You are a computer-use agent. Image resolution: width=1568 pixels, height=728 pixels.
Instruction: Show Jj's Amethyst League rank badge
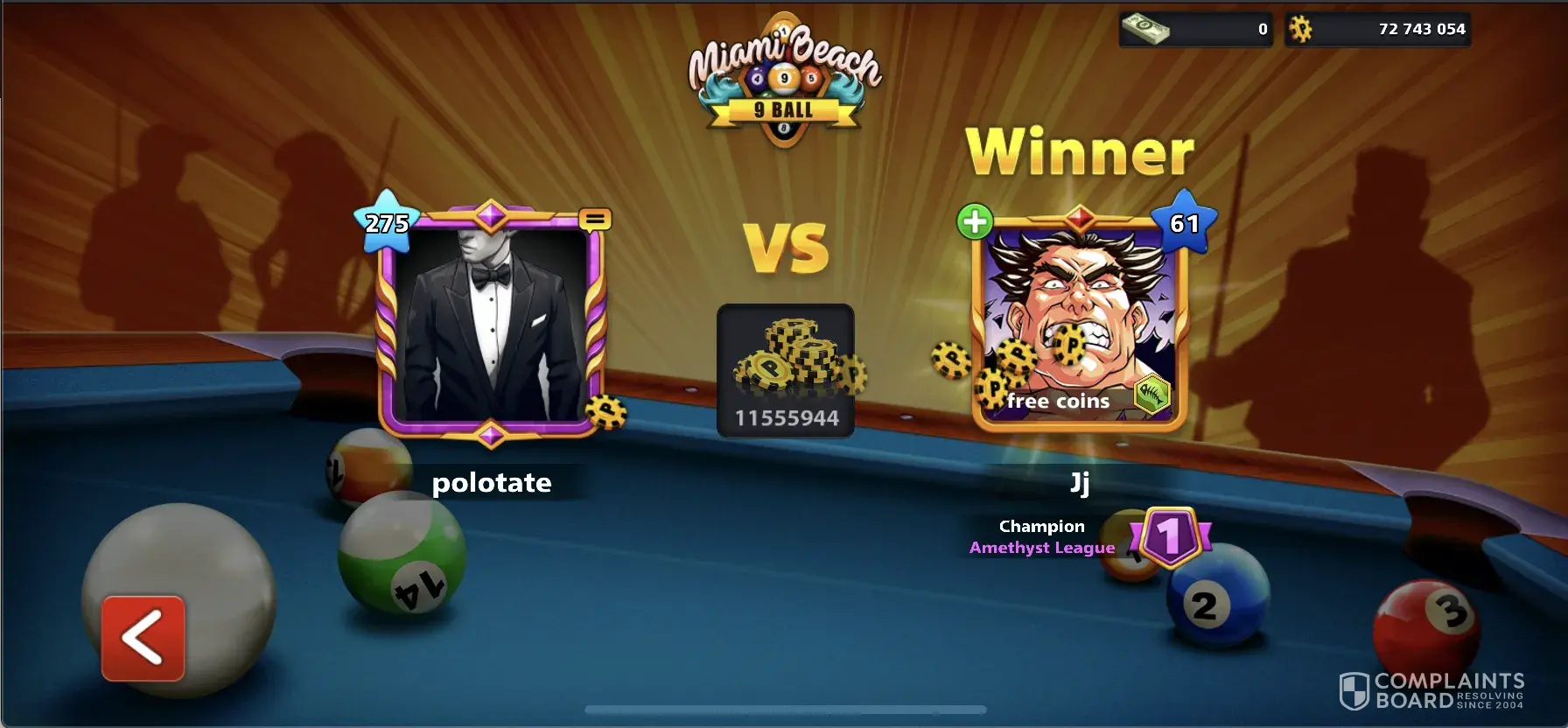point(1170,535)
